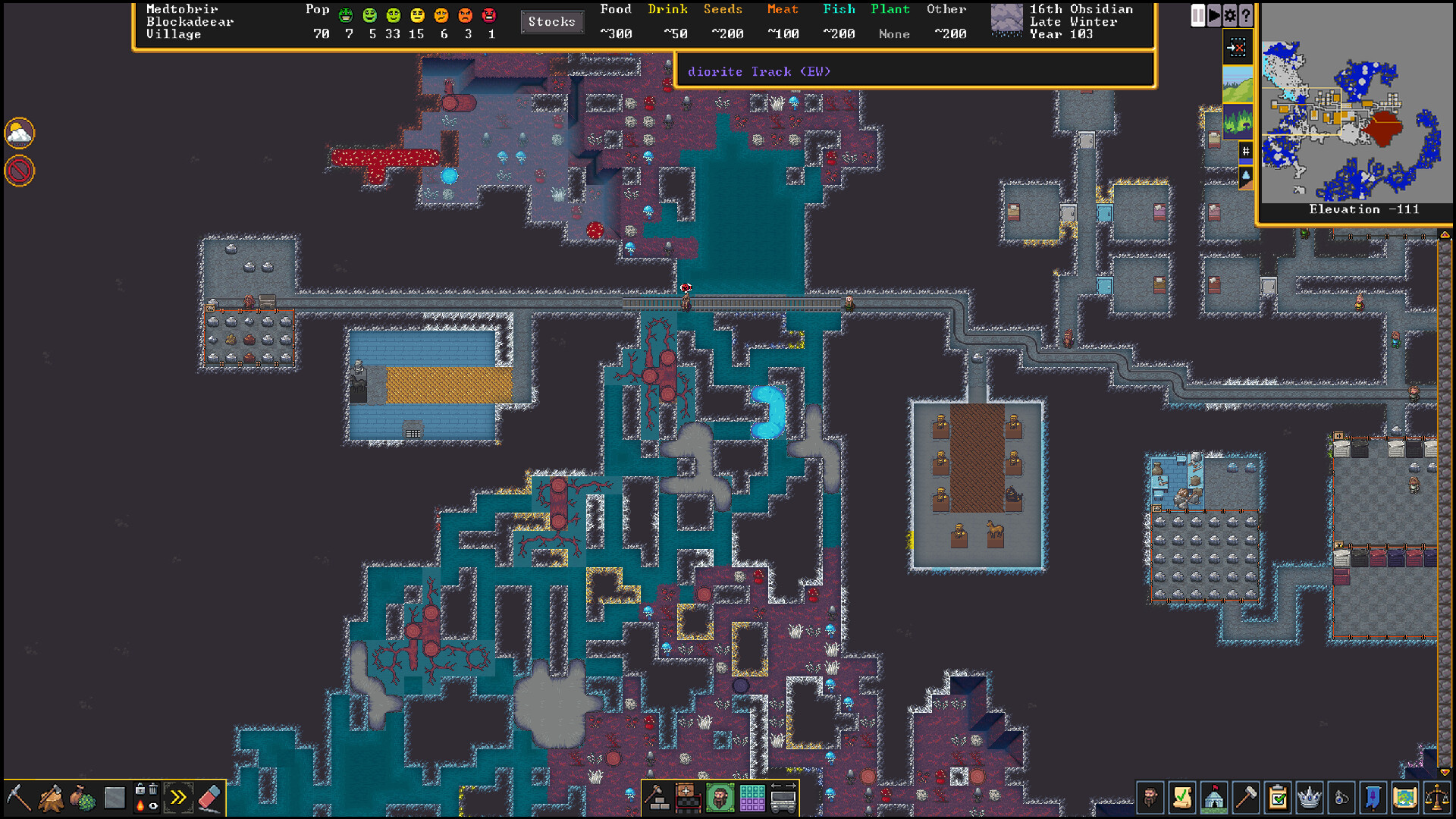Pause the game with the pause button

click(1198, 15)
